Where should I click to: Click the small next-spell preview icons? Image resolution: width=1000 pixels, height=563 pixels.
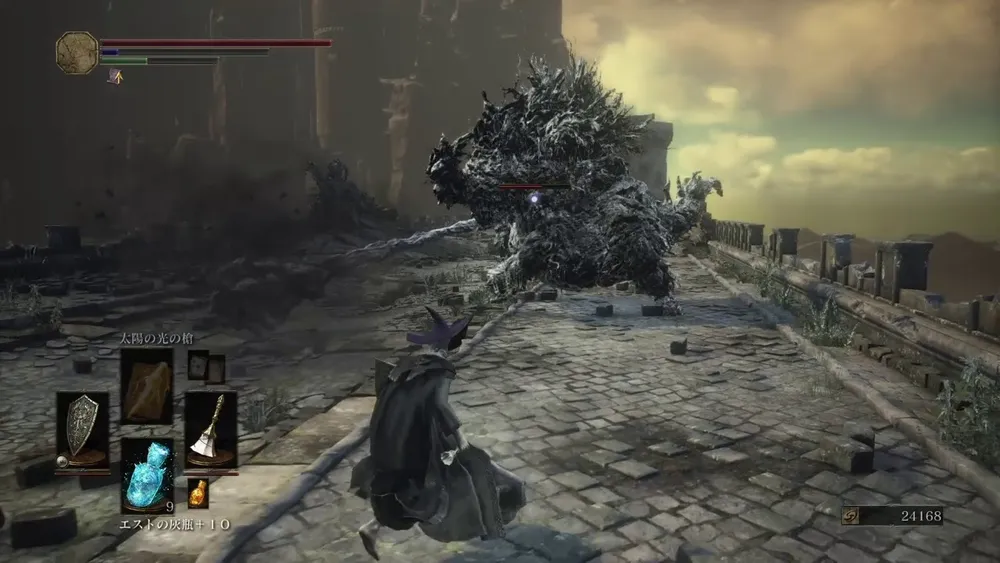[x=206, y=367]
